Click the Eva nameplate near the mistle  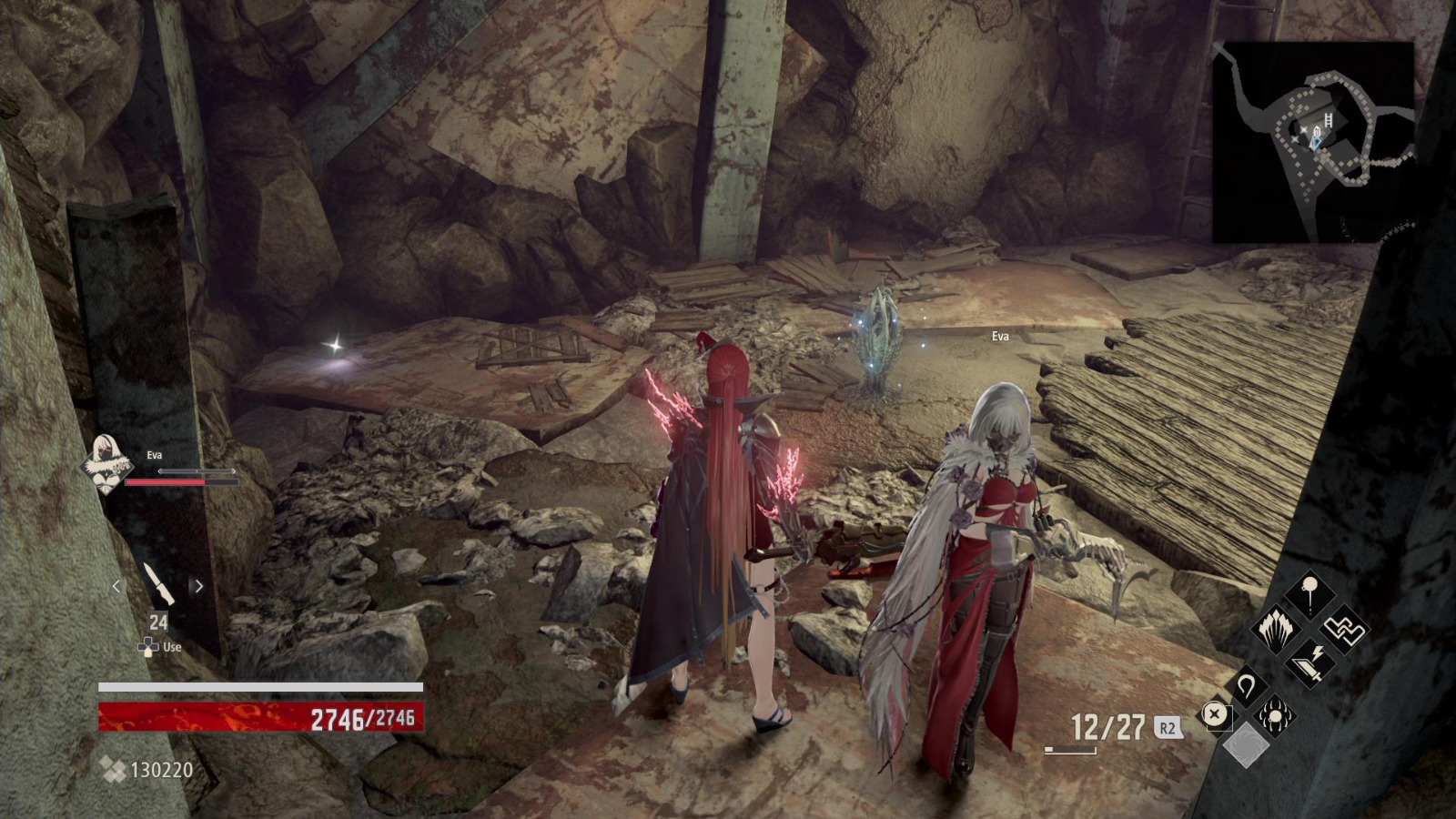[999, 336]
